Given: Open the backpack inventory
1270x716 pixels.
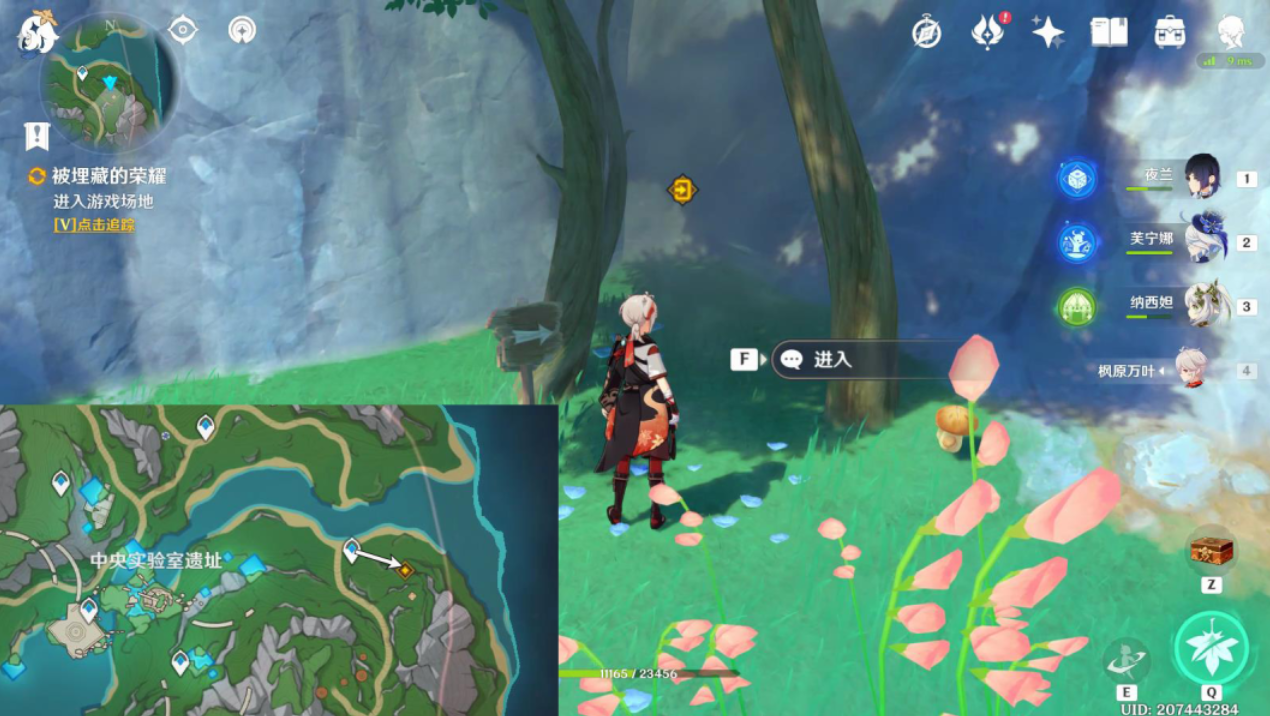Looking at the screenshot, I should click(1169, 33).
